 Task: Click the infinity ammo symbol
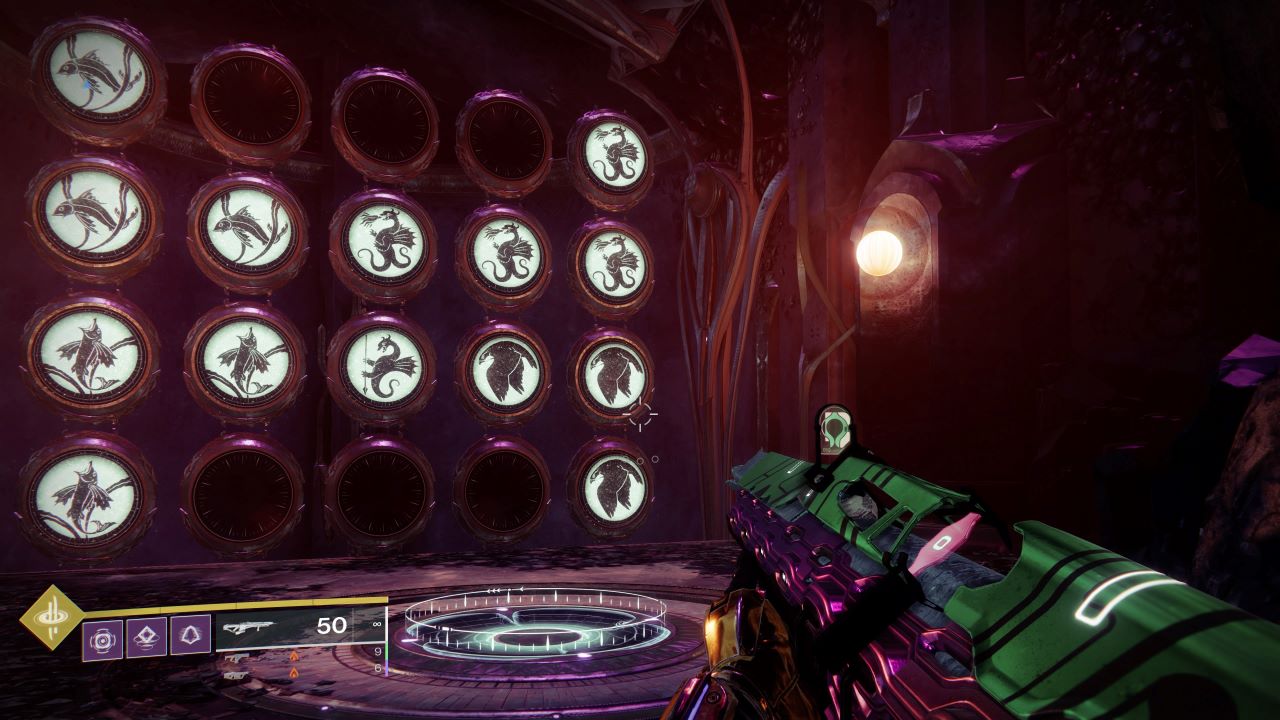[x=377, y=622]
